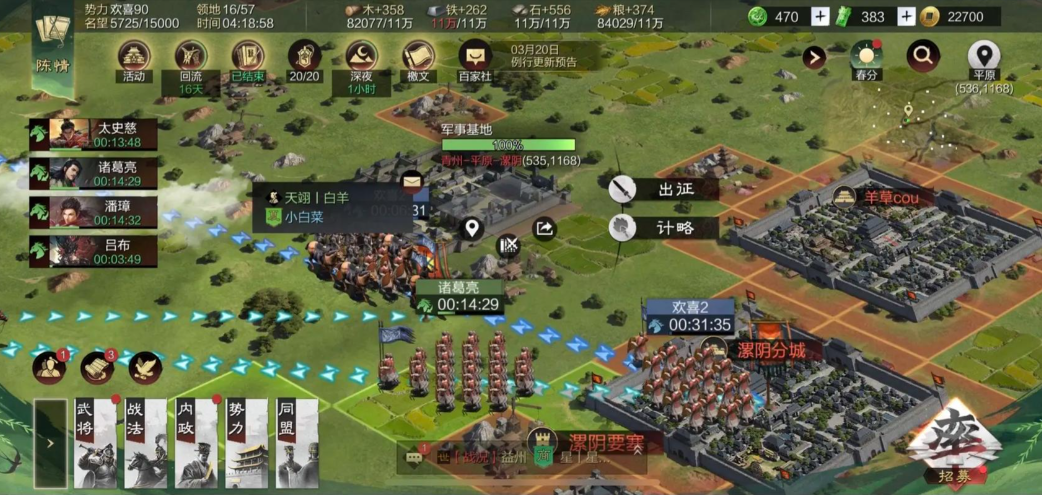Expand the bottom-left menu arrow panel

click(49, 443)
